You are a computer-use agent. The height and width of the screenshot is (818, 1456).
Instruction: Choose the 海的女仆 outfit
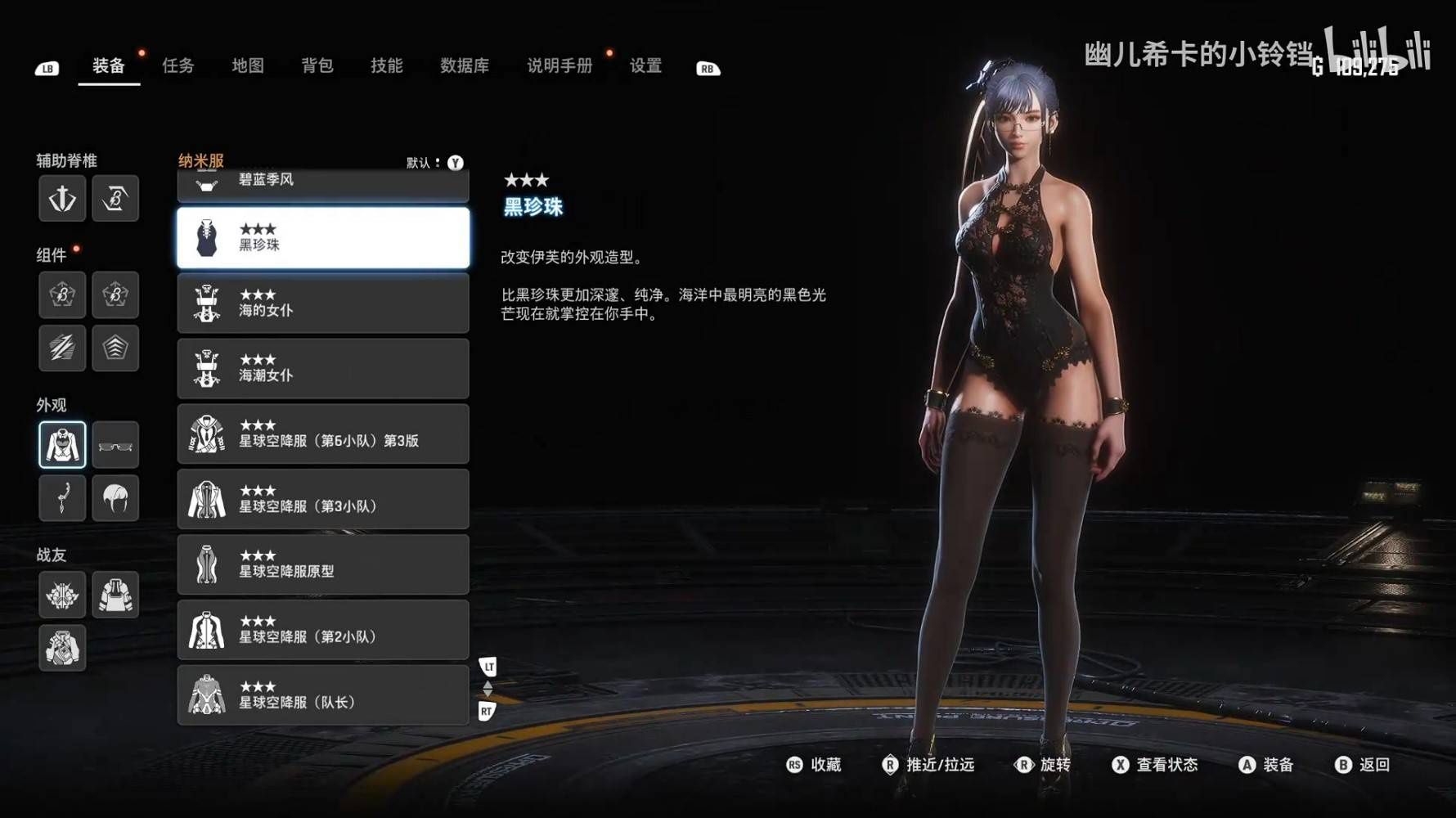point(323,303)
